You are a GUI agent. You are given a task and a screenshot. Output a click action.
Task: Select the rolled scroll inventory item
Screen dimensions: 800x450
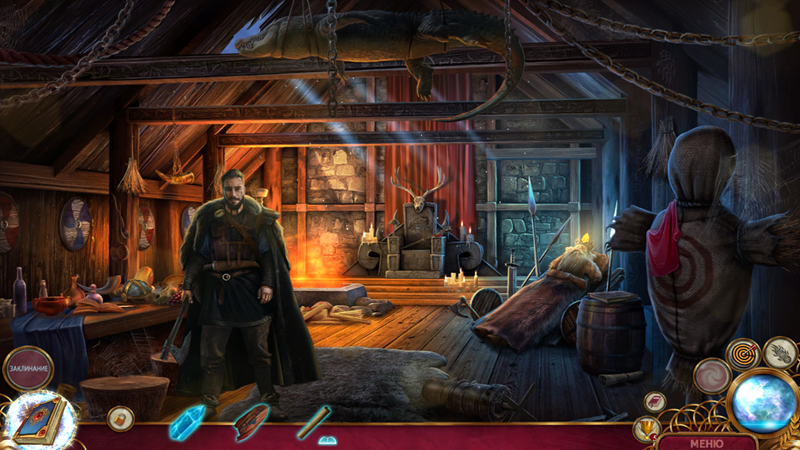(312, 421)
